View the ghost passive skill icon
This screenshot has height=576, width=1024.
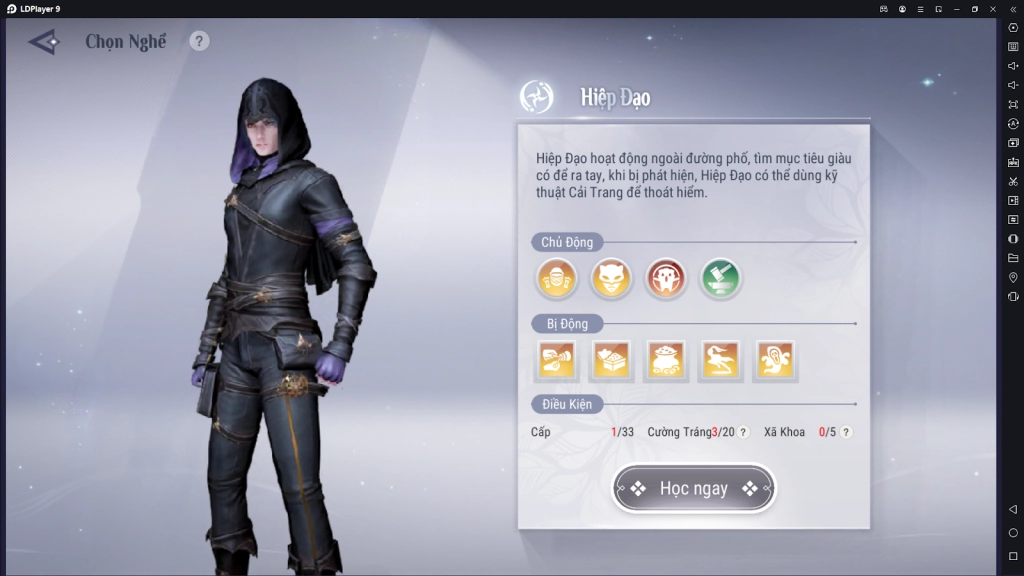775,361
